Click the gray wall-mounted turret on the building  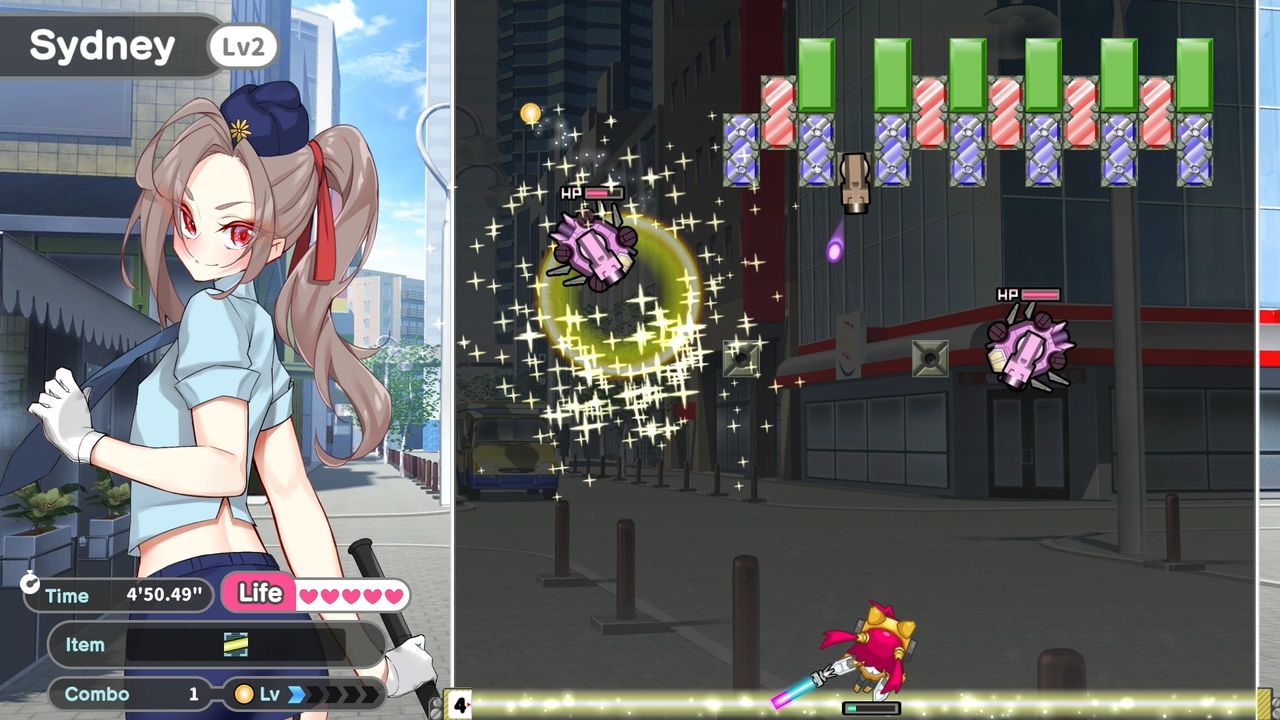click(x=931, y=356)
